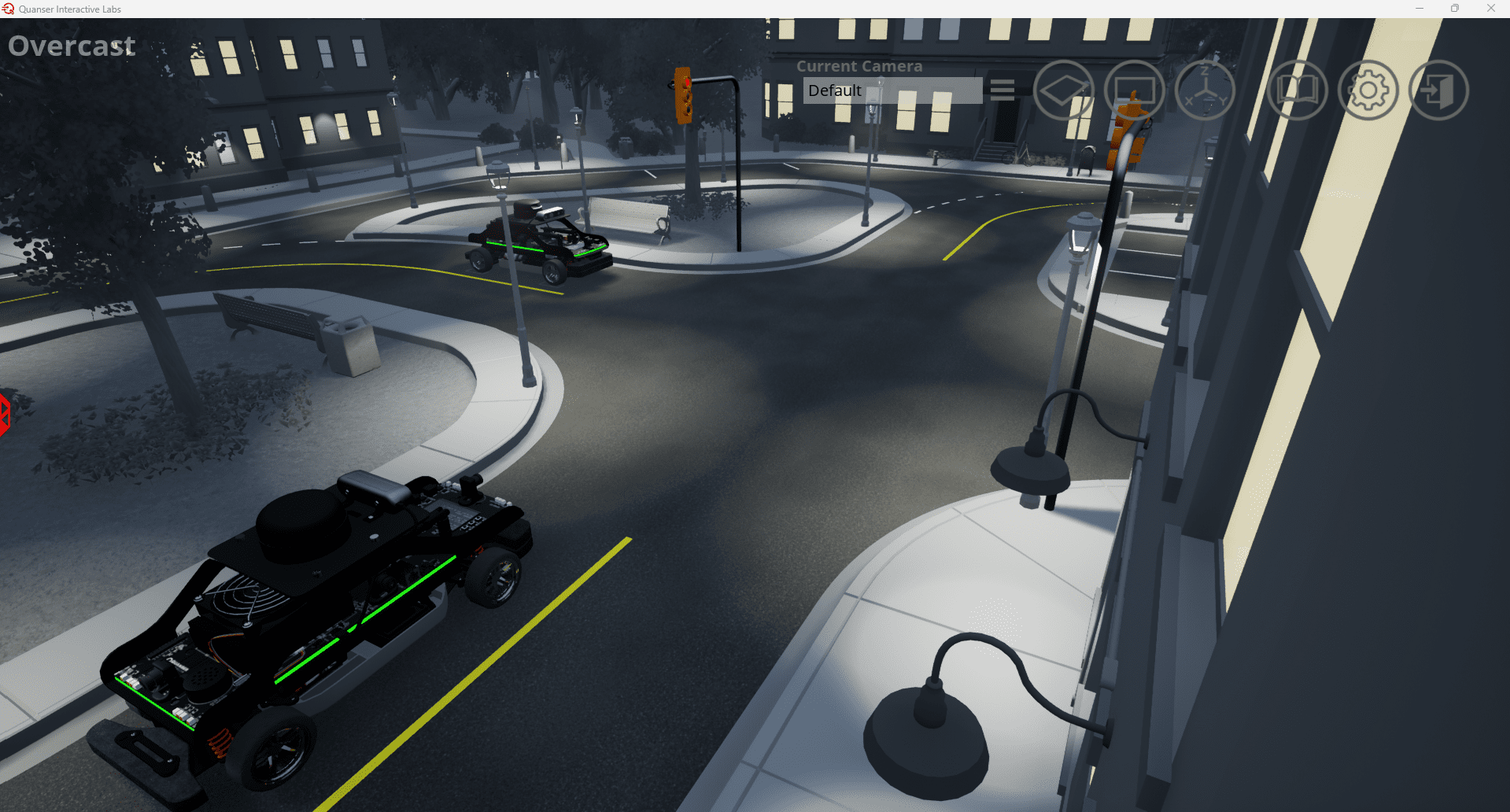Expand the hamburger menu beside the camera selector
The image size is (1510, 812).
(1002, 90)
